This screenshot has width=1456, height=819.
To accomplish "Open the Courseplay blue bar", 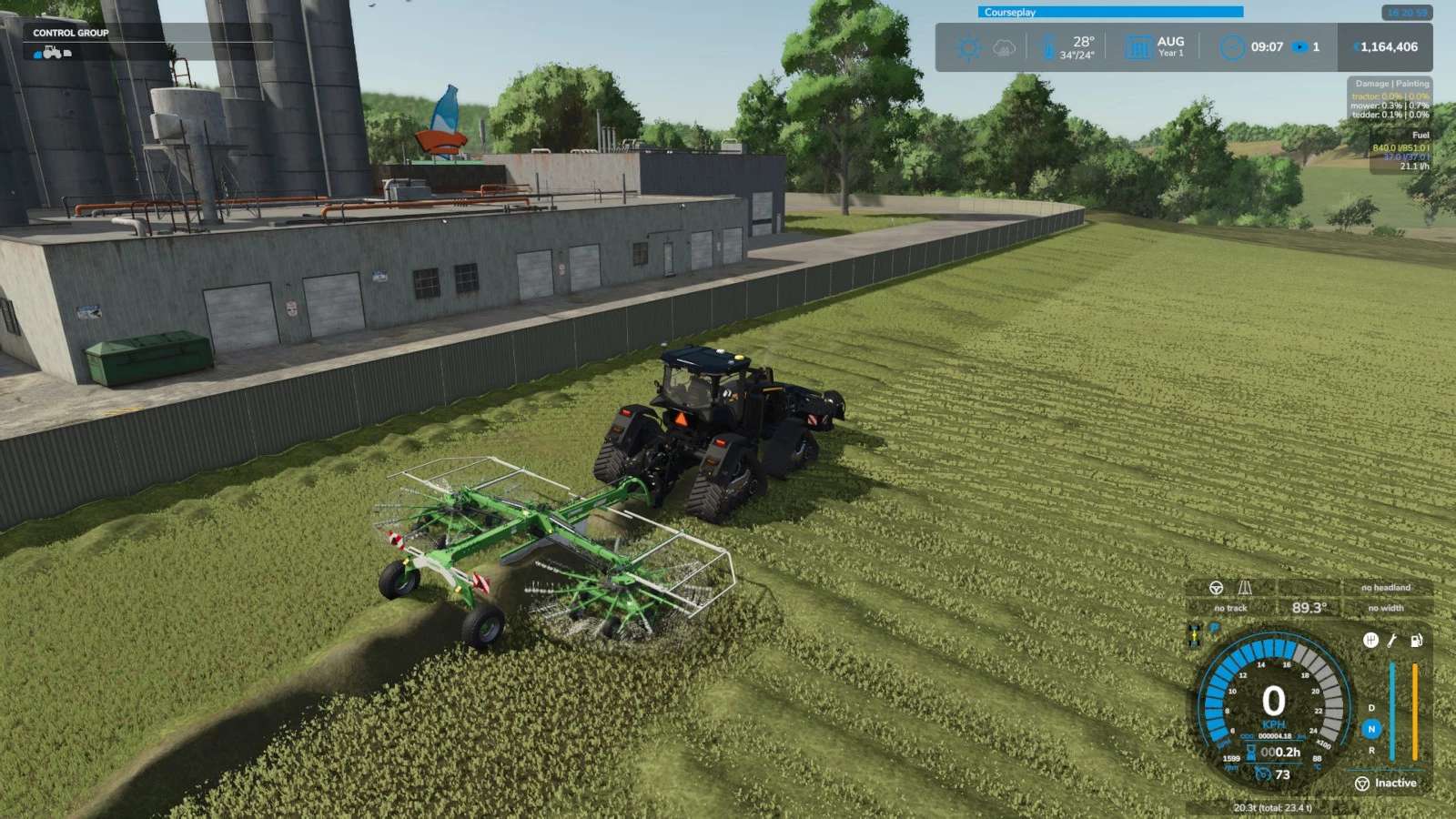I will (1110, 12).
